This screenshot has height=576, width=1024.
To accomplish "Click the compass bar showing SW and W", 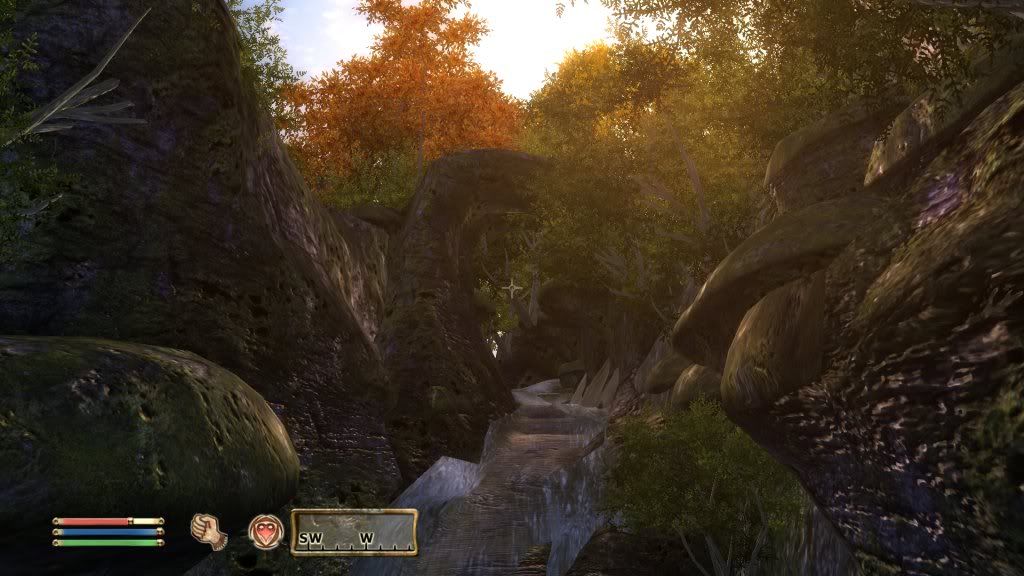I will [x=353, y=531].
